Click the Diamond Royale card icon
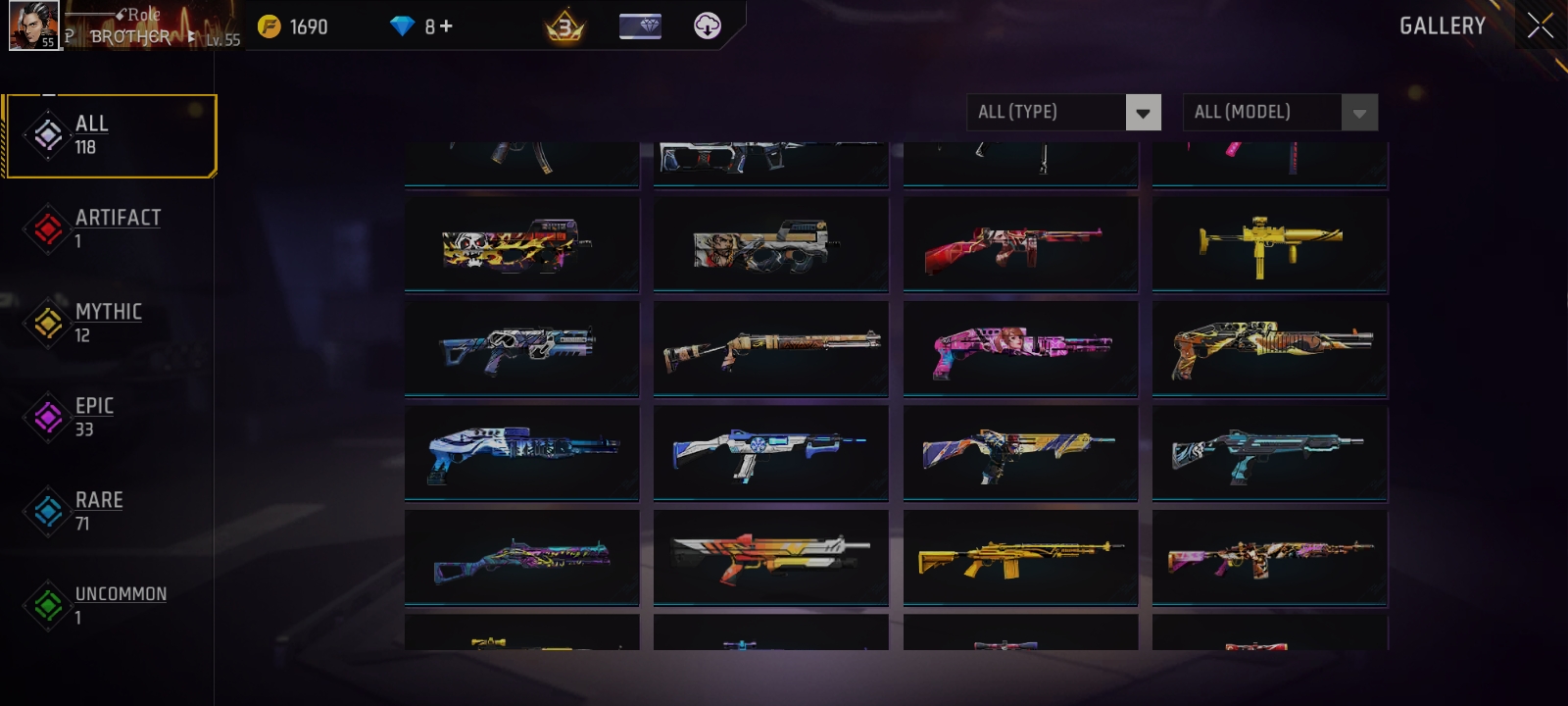Viewport: 1568px width, 706px height. click(640, 25)
